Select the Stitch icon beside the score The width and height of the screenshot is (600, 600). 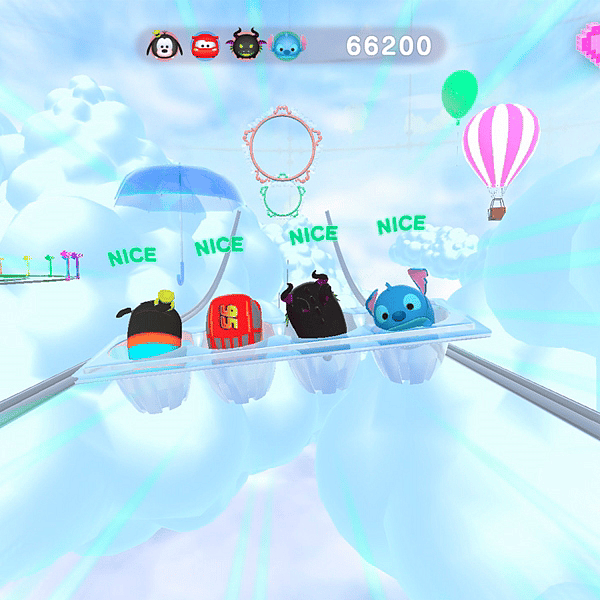tap(289, 46)
